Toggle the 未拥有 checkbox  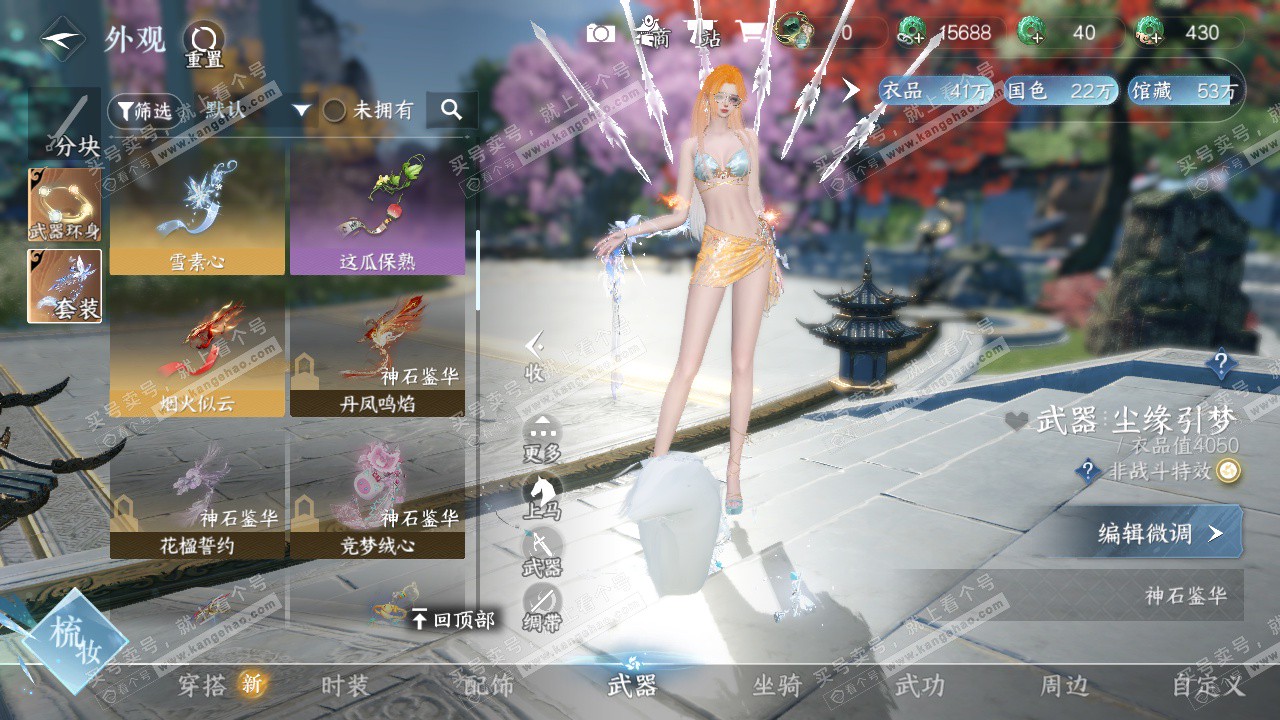coord(335,111)
